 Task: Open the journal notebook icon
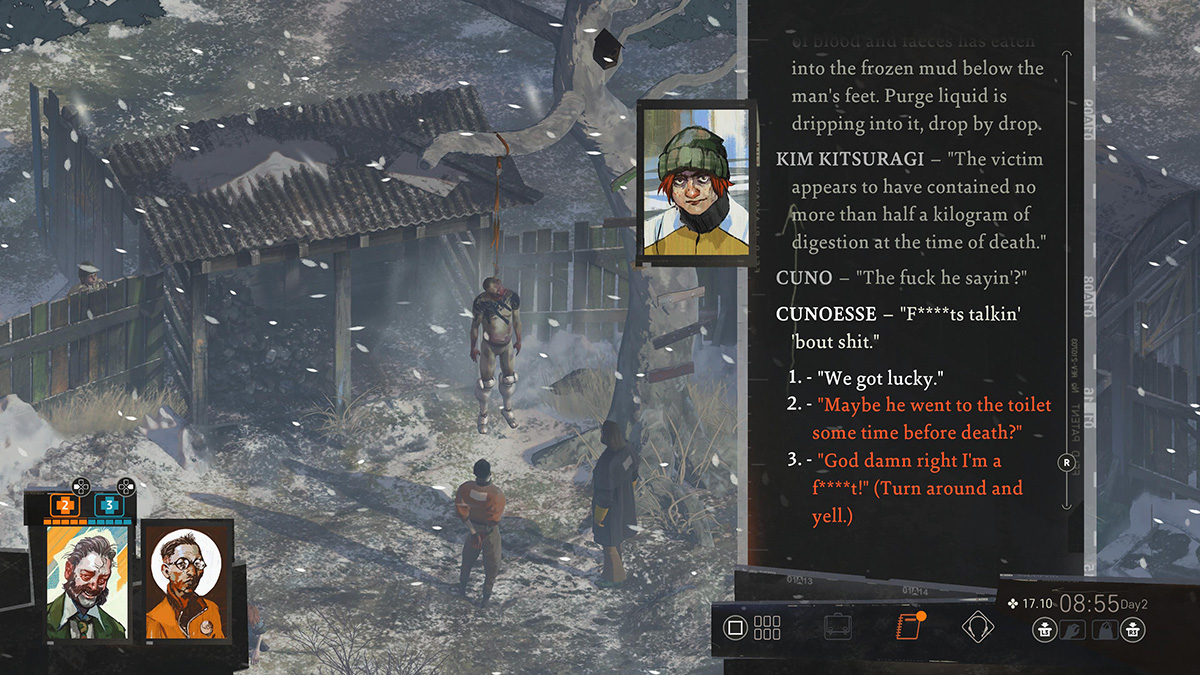(x=909, y=627)
